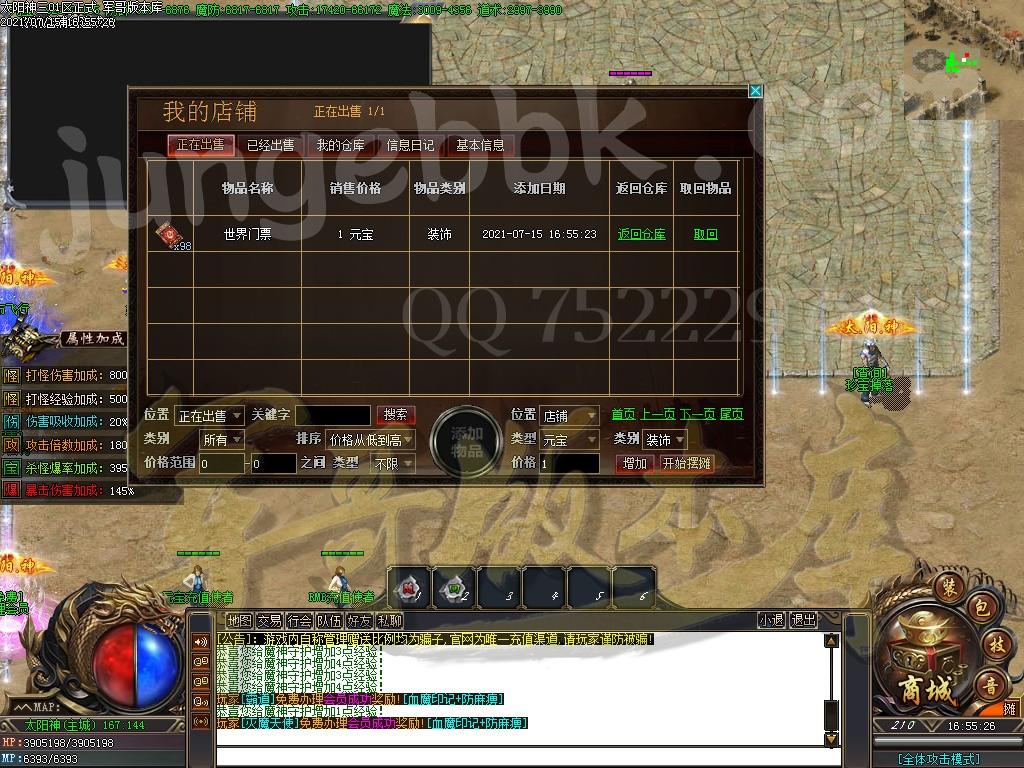Start the stall with 开始摆摊

(687, 463)
